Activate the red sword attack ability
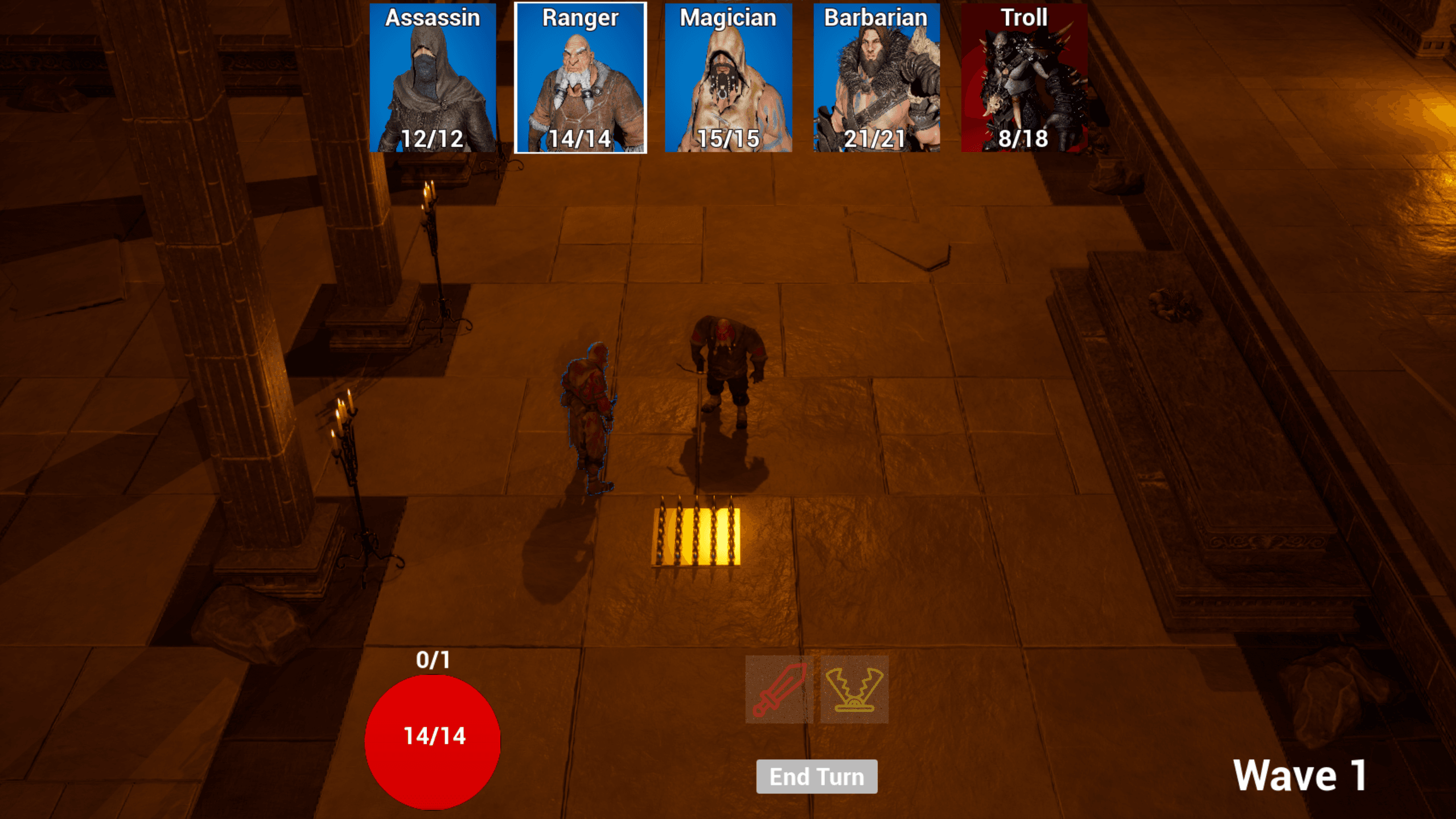The height and width of the screenshot is (819, 1456). point(779,689)
